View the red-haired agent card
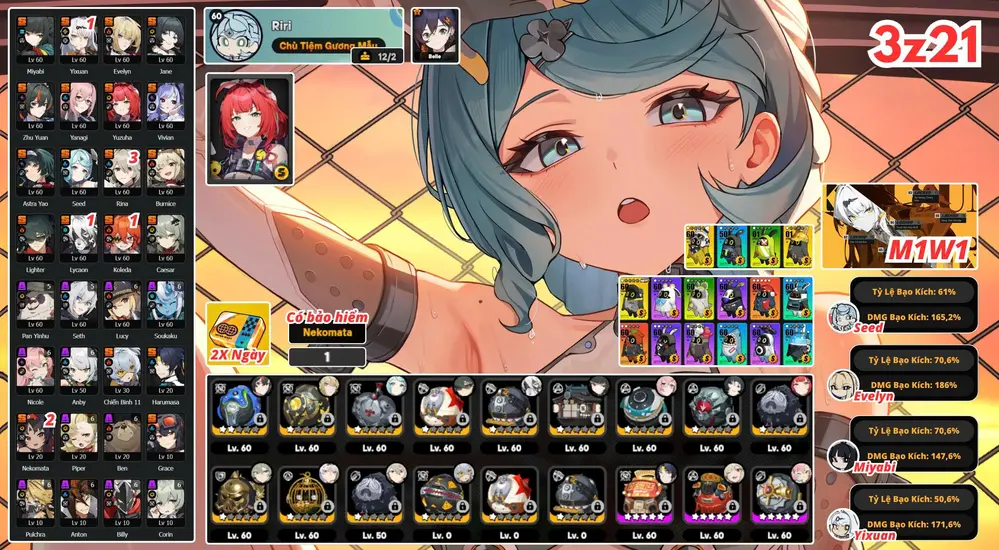The image size is (999, 550). pyautogui.click(x=250, y=128)
